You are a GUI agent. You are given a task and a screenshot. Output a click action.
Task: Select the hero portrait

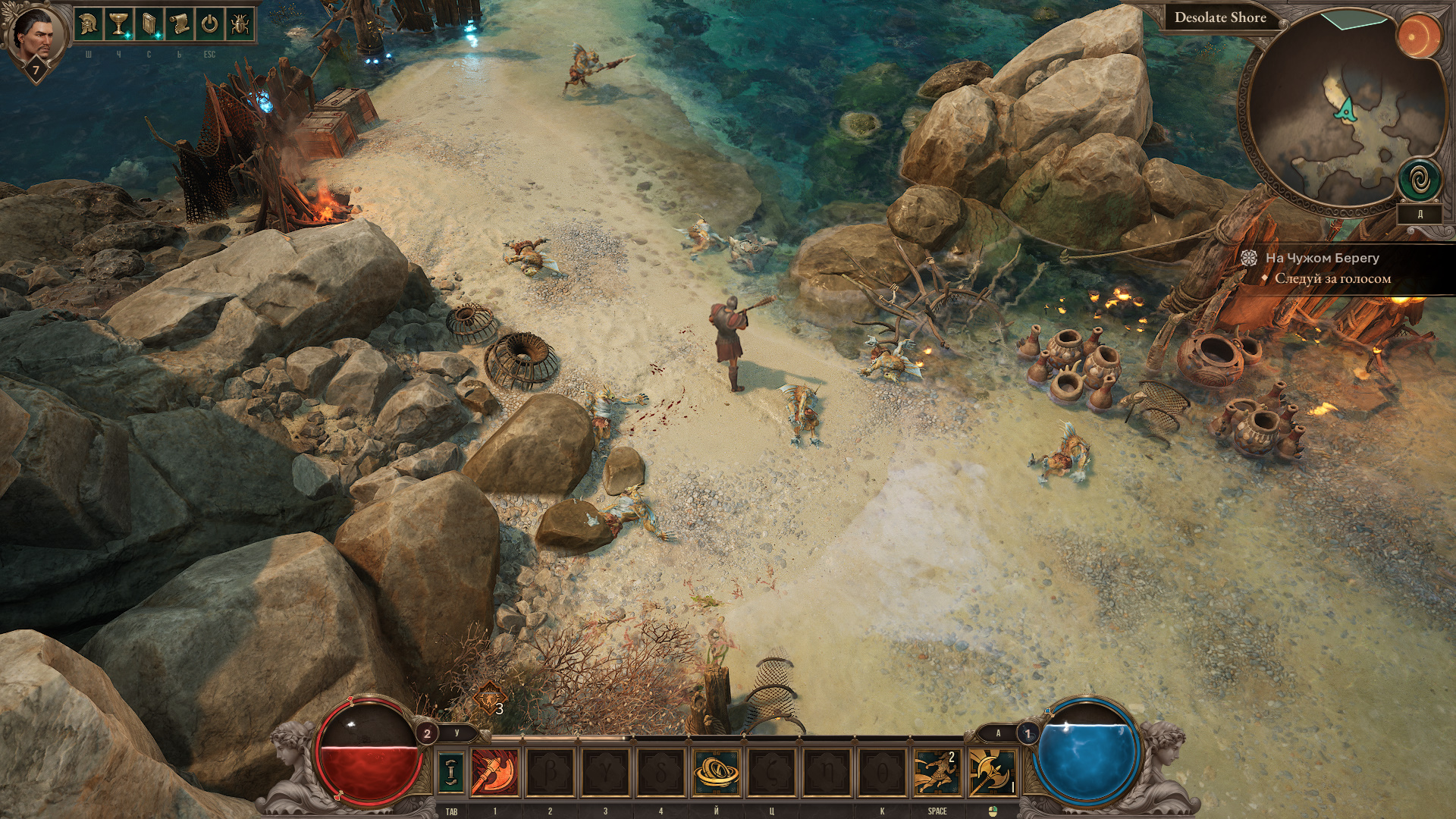pos(35,36)
